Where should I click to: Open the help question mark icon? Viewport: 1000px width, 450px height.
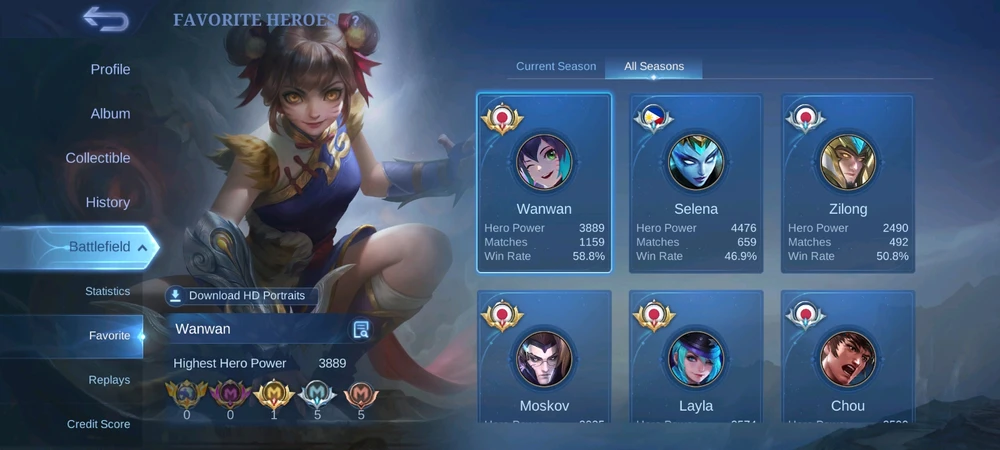point(352,20)
